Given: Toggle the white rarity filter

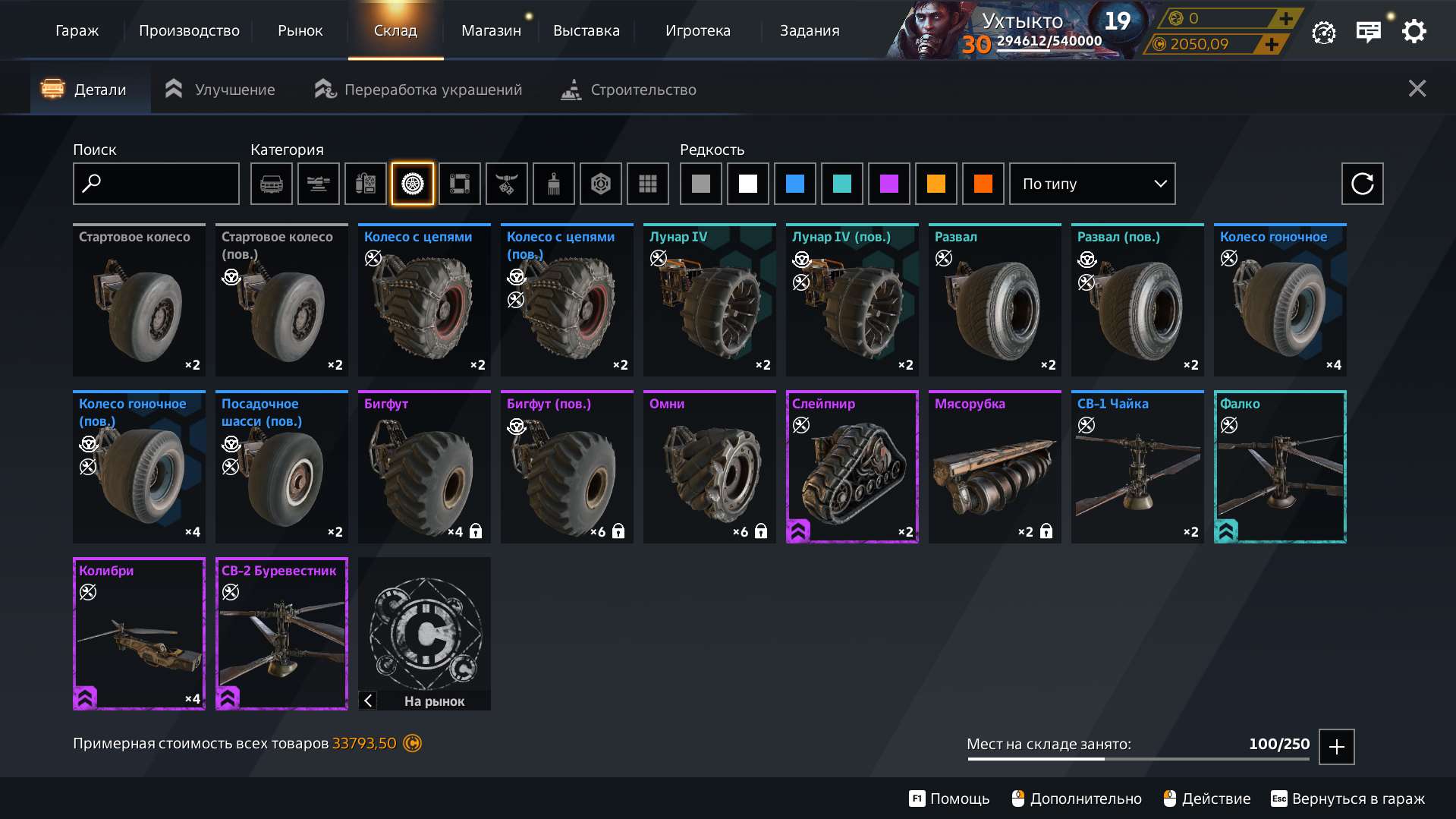Looking at the screenshot, I should [x=747, y=184].
